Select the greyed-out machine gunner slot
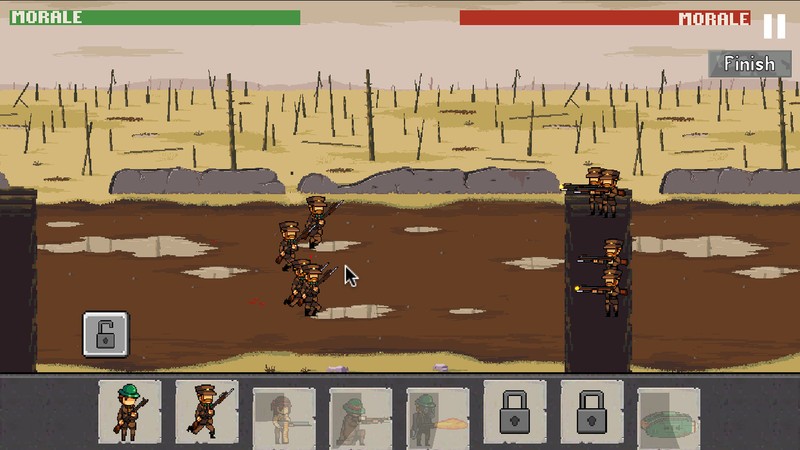This screenshot has height=450, width=800. pyautogui.click(x=361, y=415)
